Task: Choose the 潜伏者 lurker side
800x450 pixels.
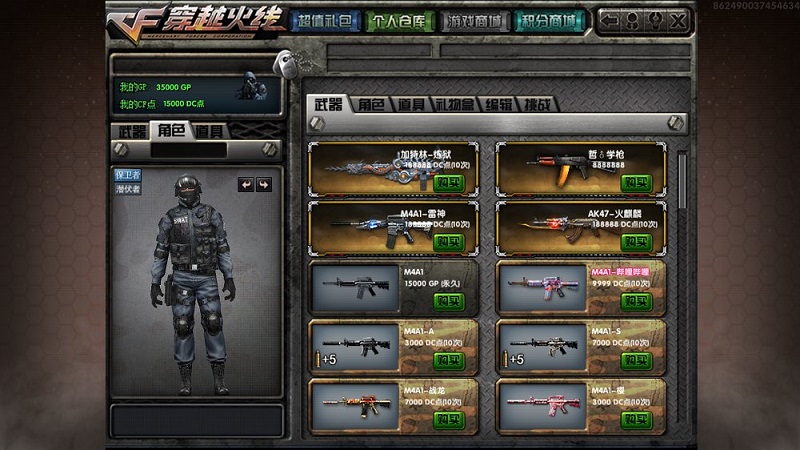Action: pos(128,188)
